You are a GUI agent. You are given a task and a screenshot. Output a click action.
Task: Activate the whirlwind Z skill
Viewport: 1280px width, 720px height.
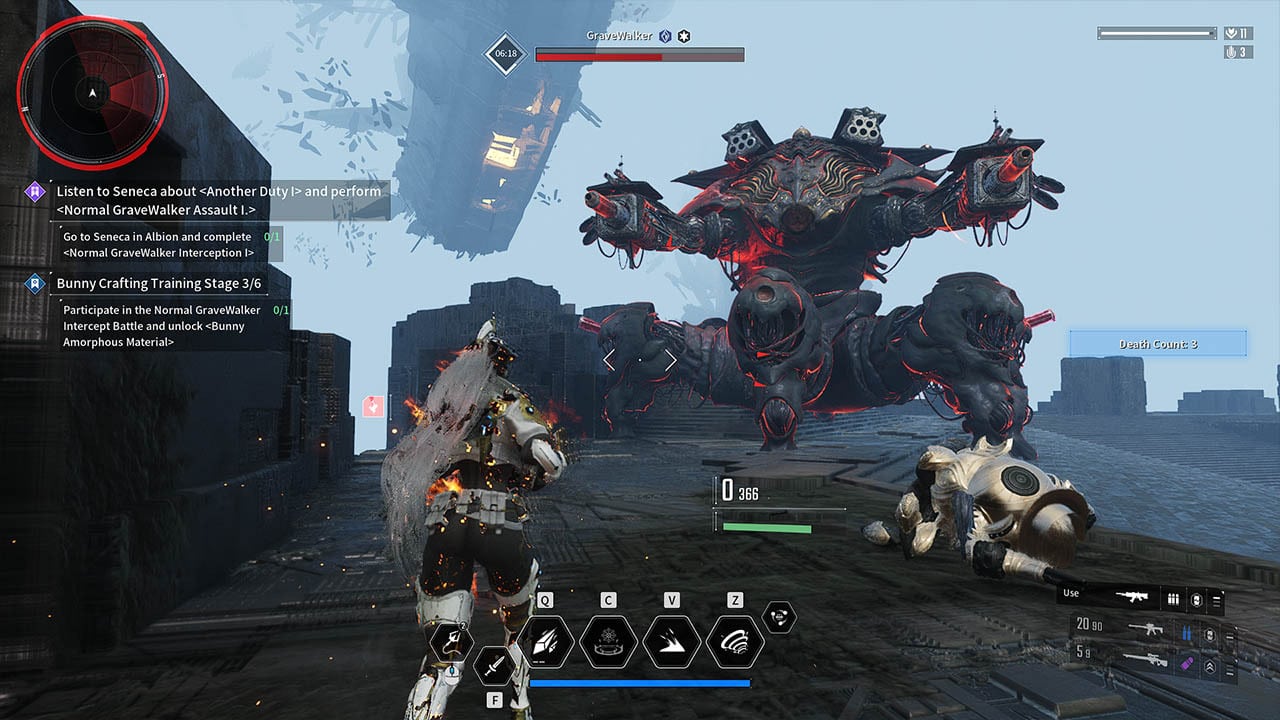click(735, 641)
